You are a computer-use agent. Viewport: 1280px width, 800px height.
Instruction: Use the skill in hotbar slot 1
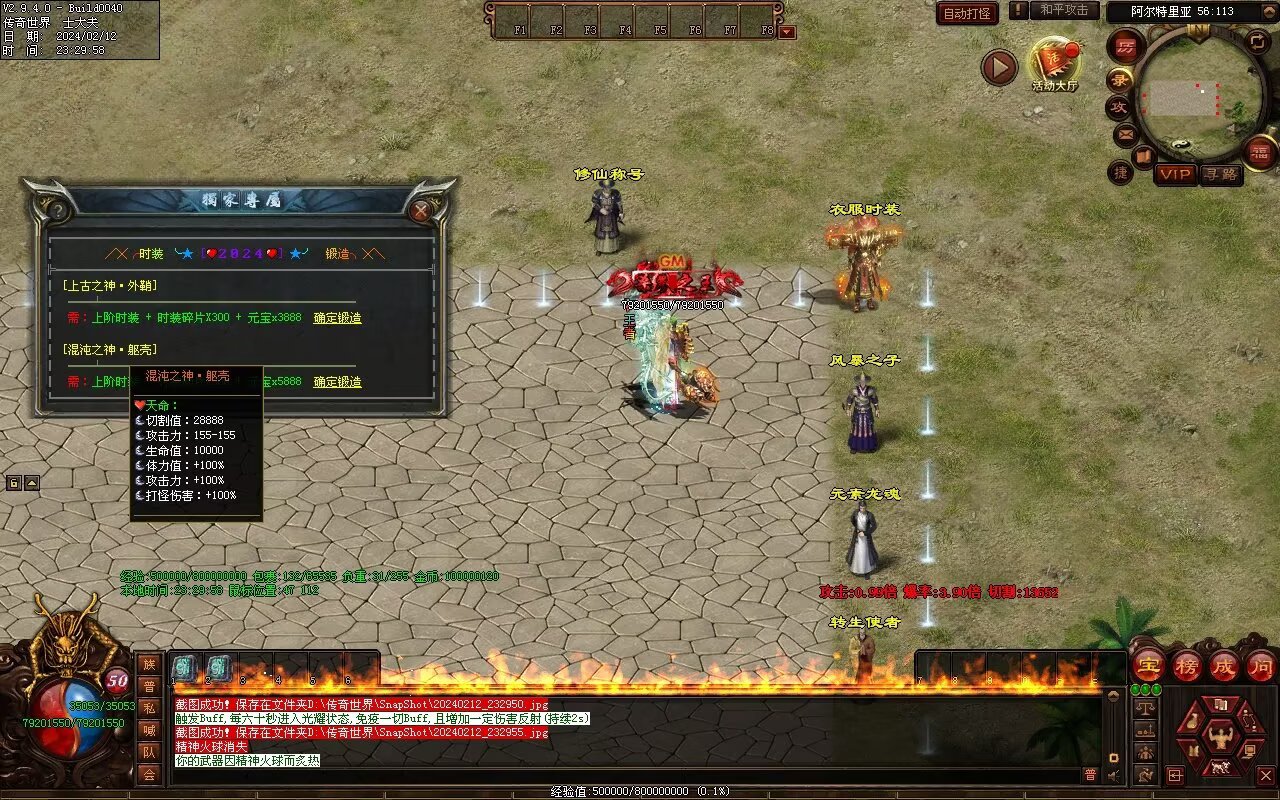tap(185, 668)
